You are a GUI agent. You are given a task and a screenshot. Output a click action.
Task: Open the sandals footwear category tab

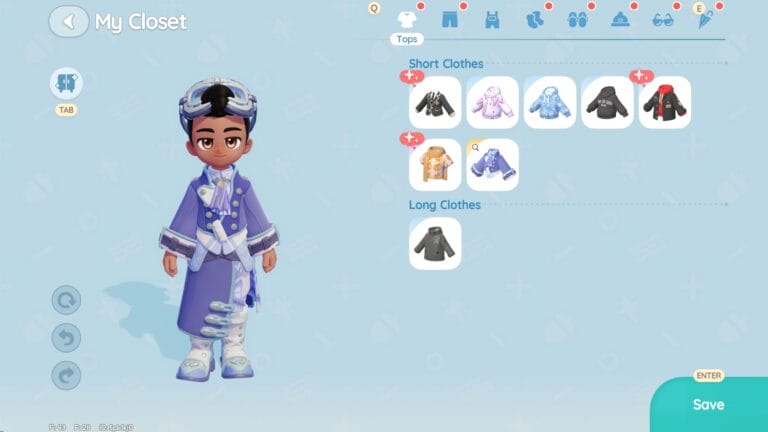[577, 19]
